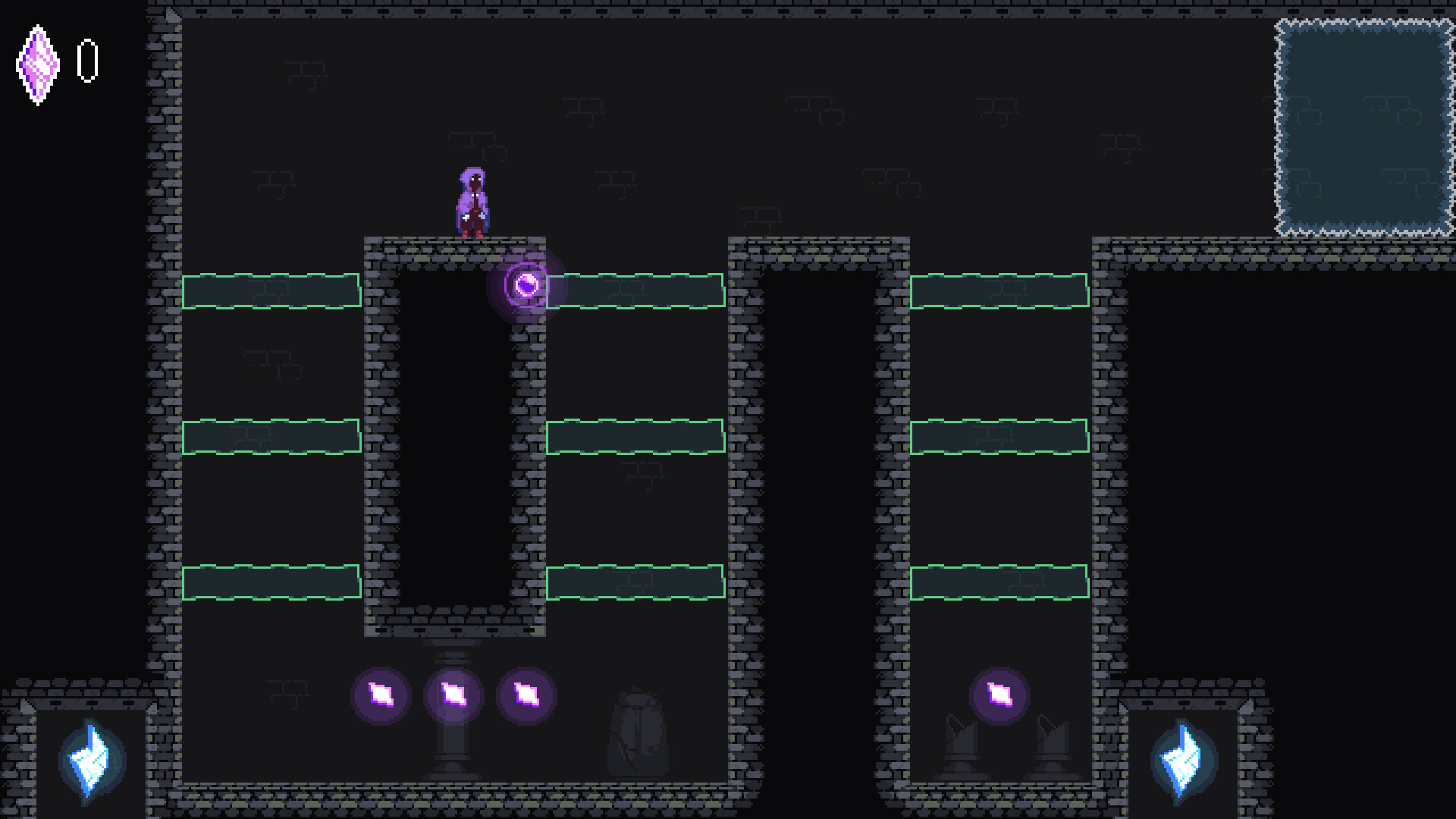Collect the crystal shard between the two statues
This screenshot has width=1456, height=819.
pyautogui.click(x=999, y=694)
